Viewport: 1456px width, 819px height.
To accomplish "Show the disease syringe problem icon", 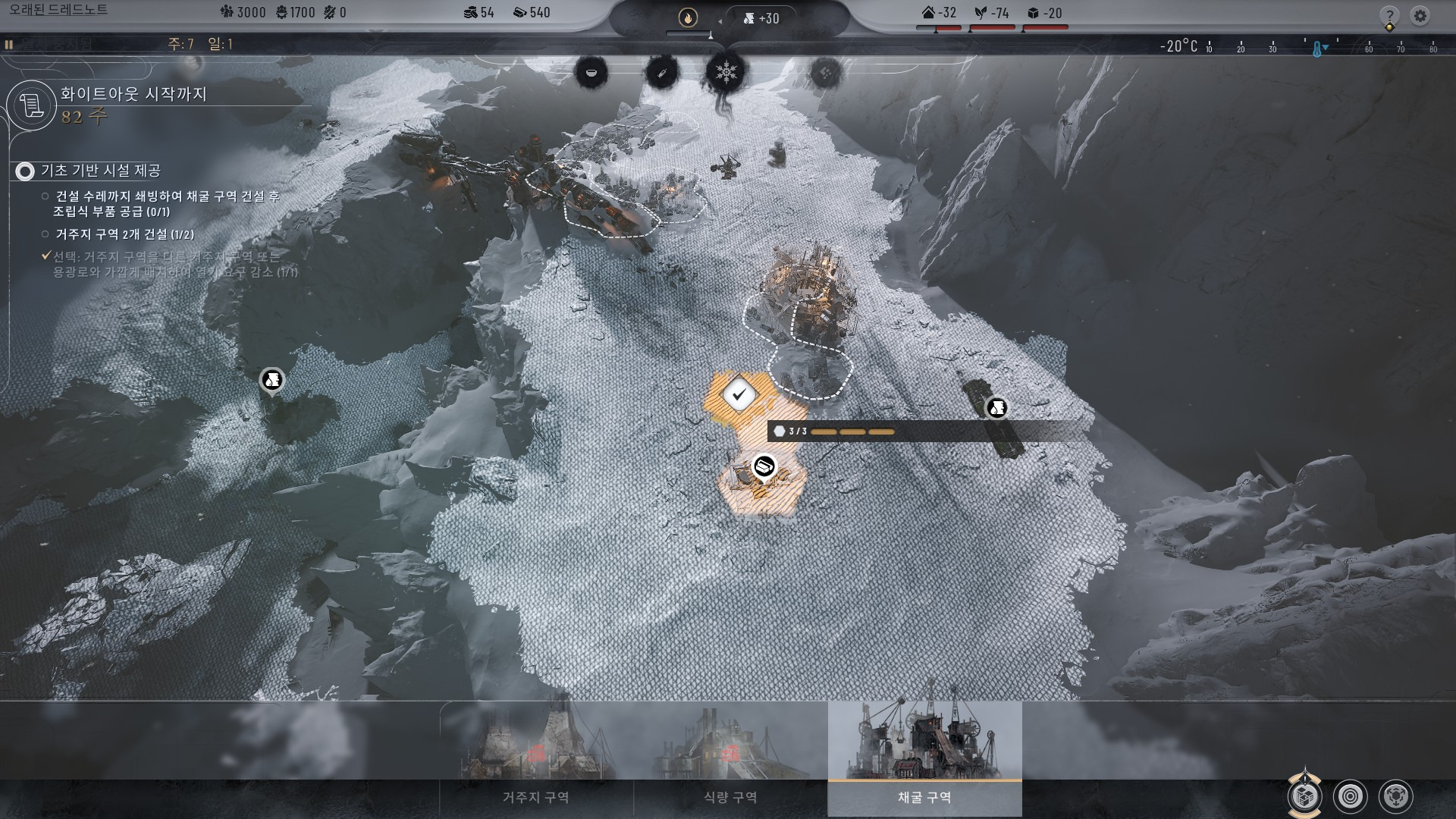I will coord(661,73).
